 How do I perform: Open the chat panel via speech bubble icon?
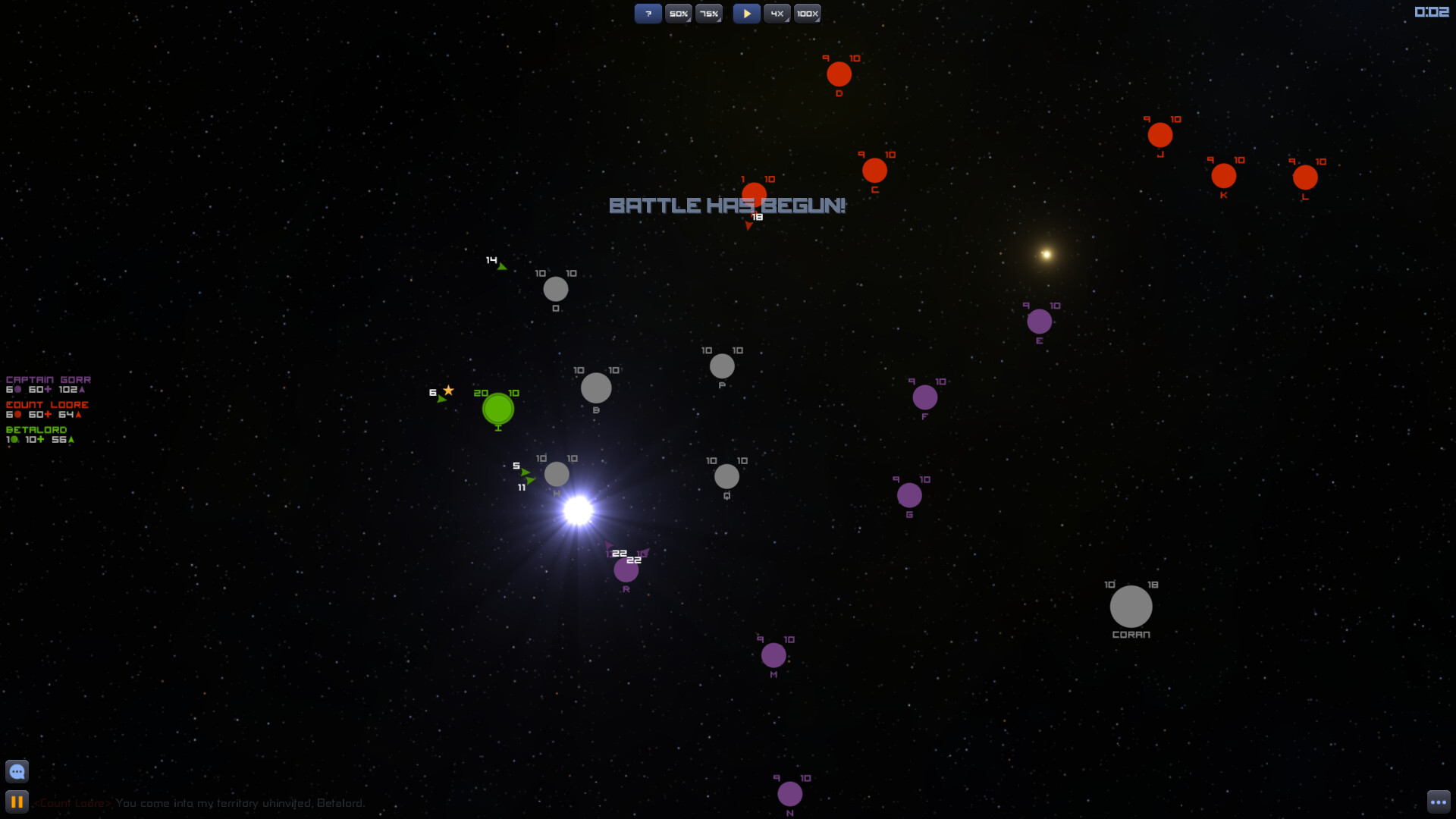(x=16, y=770)
